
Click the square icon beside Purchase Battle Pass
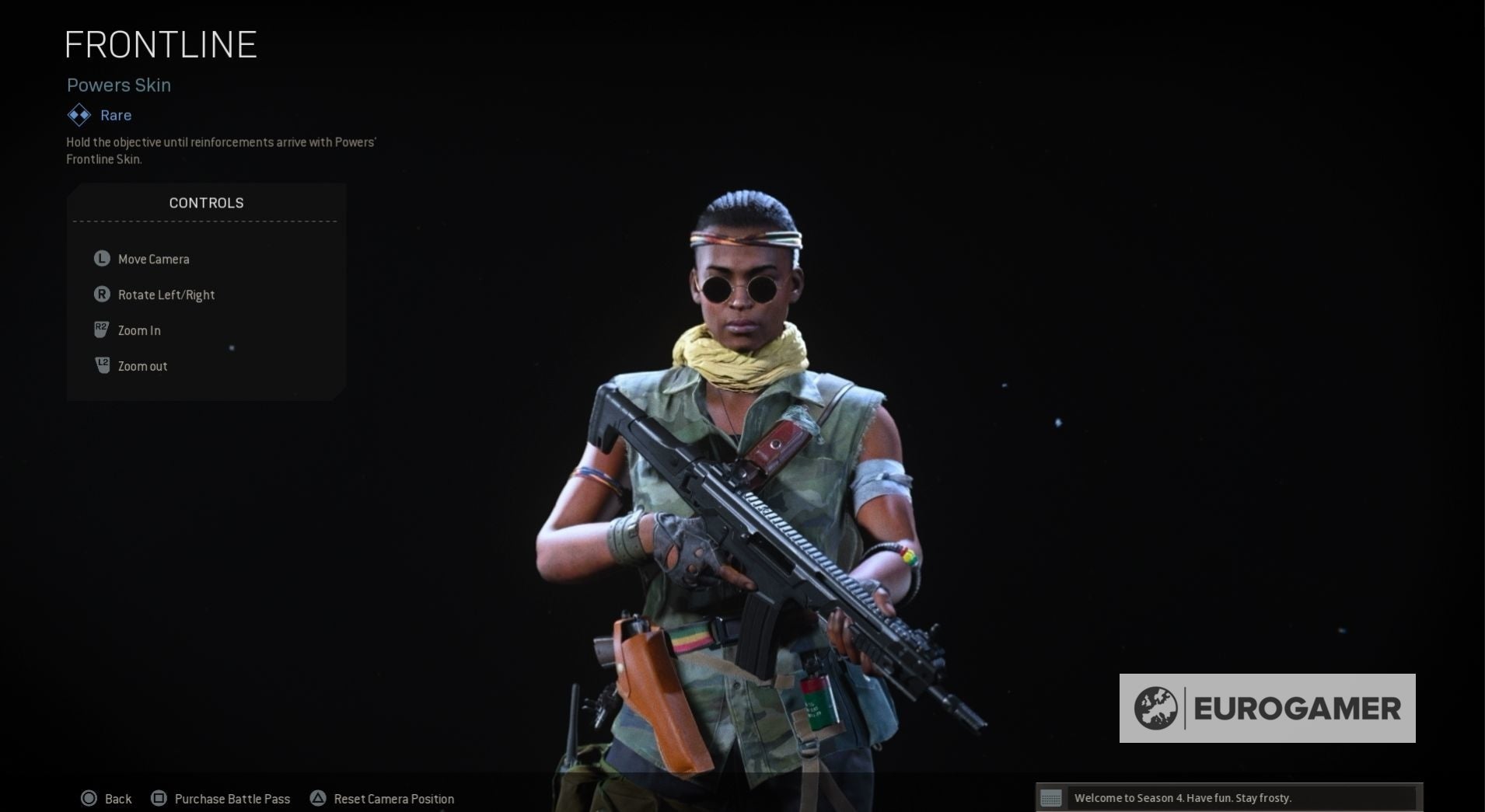click(159, 798)
